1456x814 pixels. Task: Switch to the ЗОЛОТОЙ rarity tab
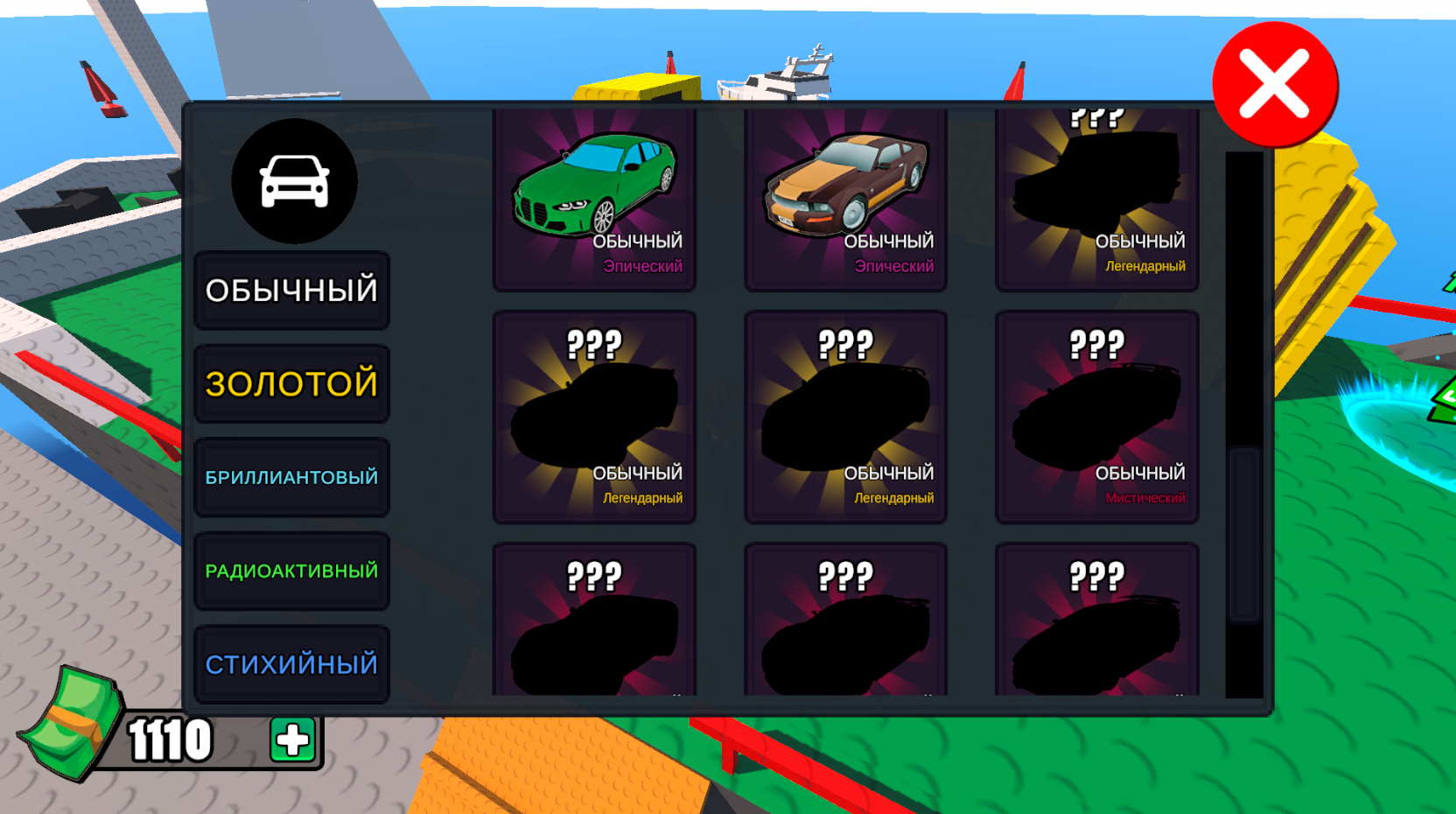(x=291, y=382)
